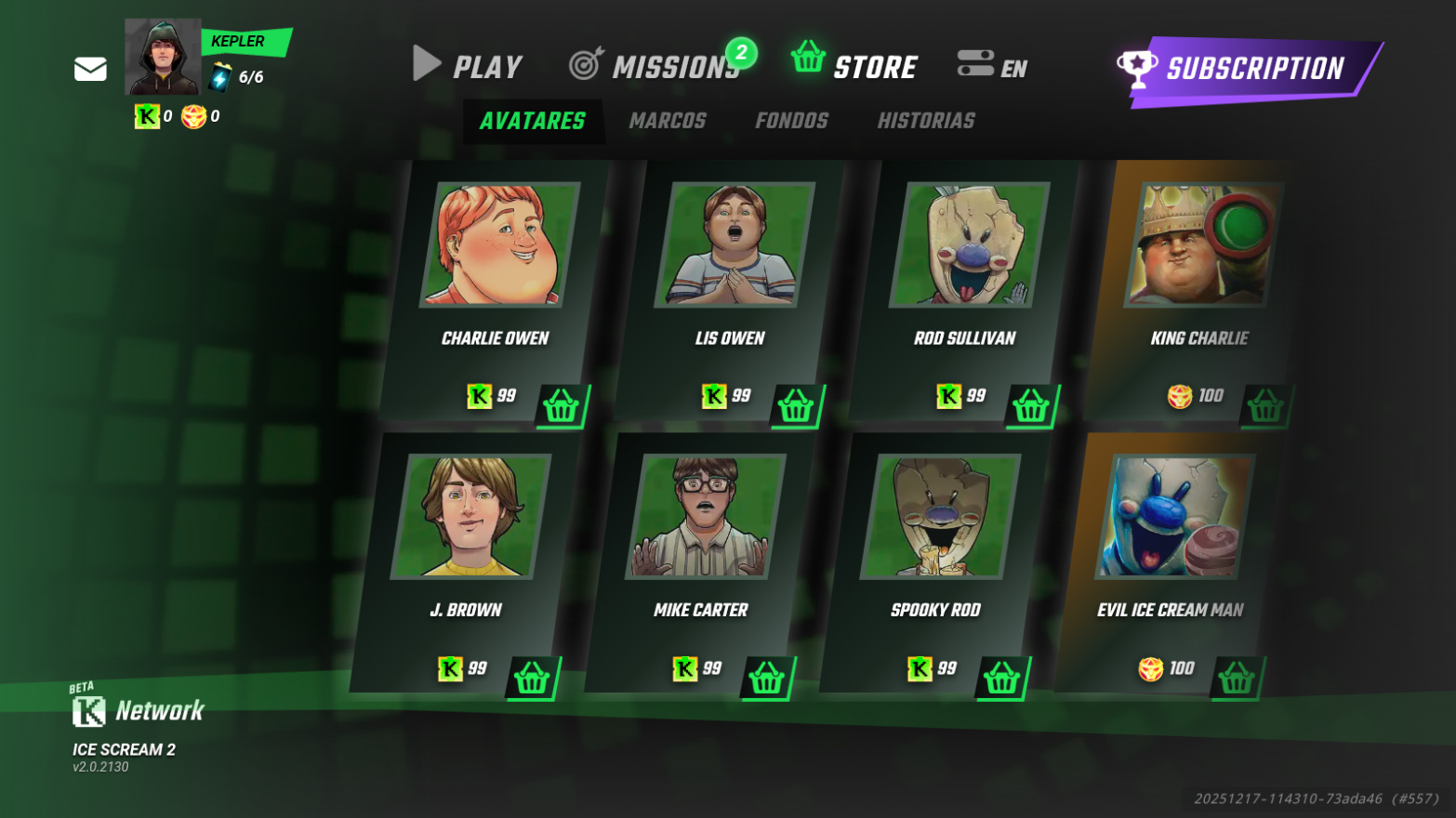Click the K Network logo
Viewport: 1456px width, 818px height.
(x=138, y=711)
